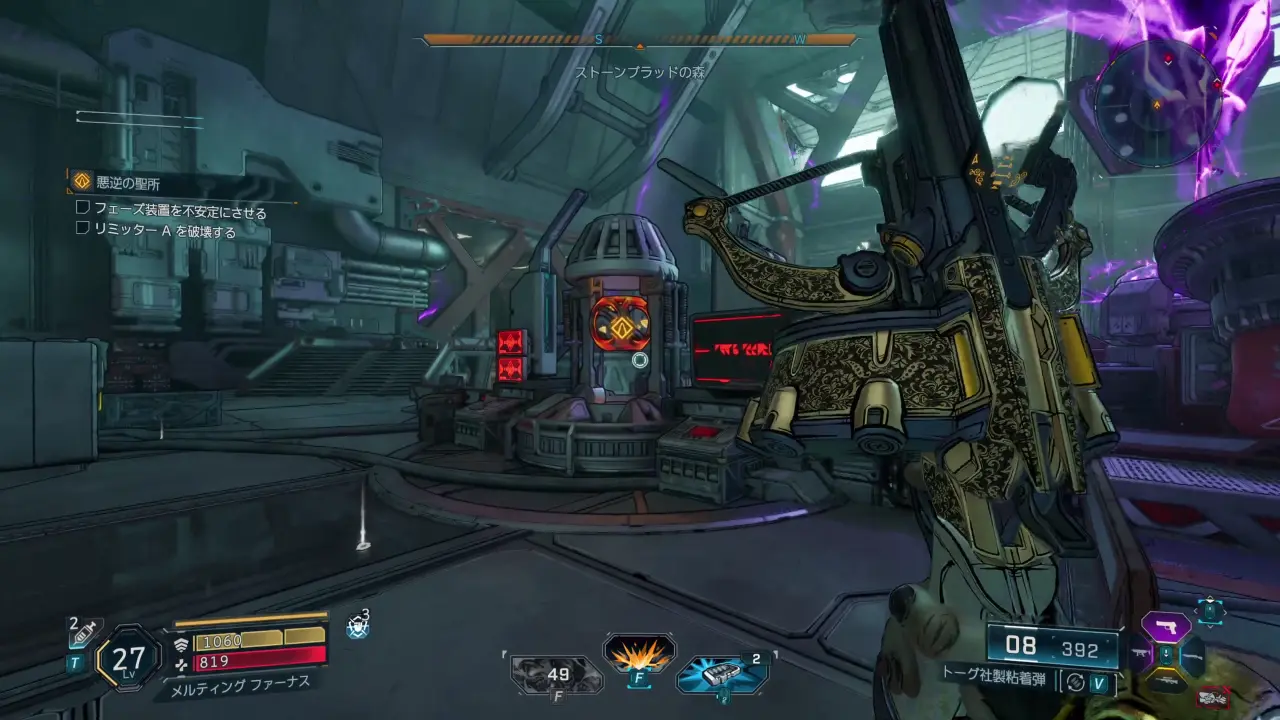Viewport: 1280px width, 720px height.
Task: Click the skull status icon beside shield bar
Action: 357,626
